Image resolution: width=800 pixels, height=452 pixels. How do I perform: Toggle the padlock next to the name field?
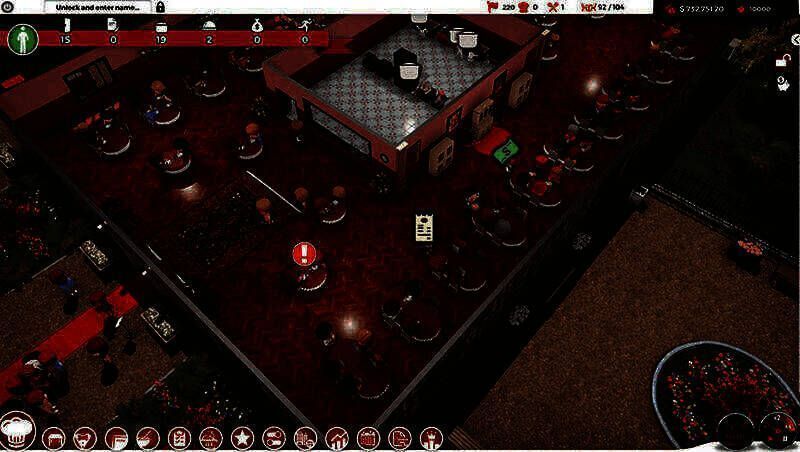click(x=161, y=7)
